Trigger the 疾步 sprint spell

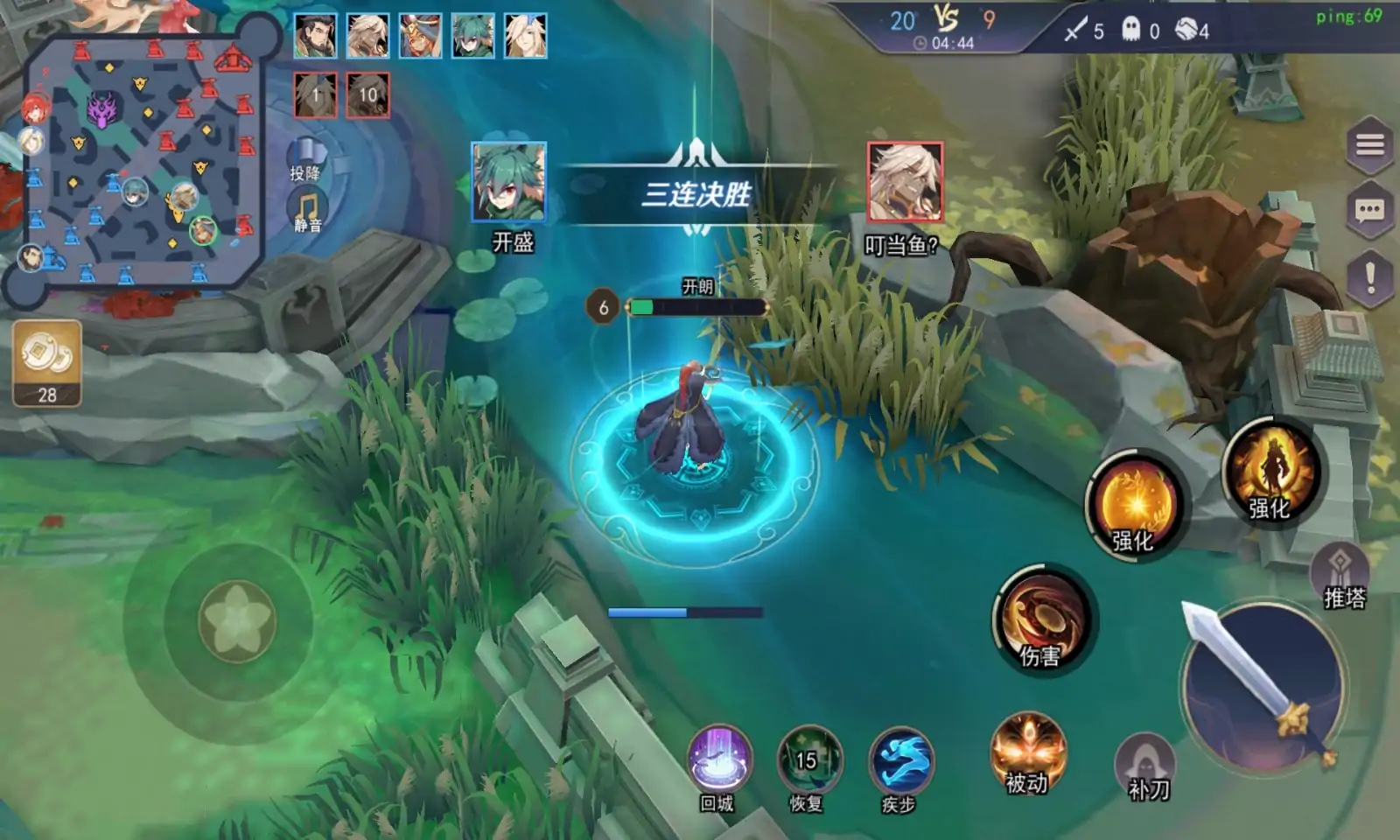click(x=900, y=760)
